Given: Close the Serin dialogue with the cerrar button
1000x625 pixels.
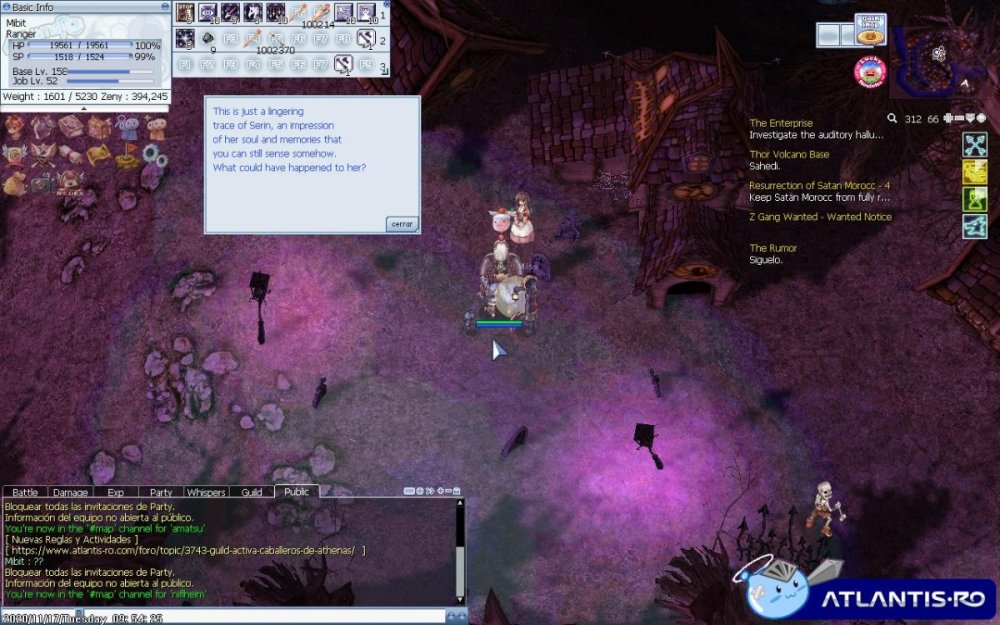Looking at the screenshot, I should (x=401, y=224).
